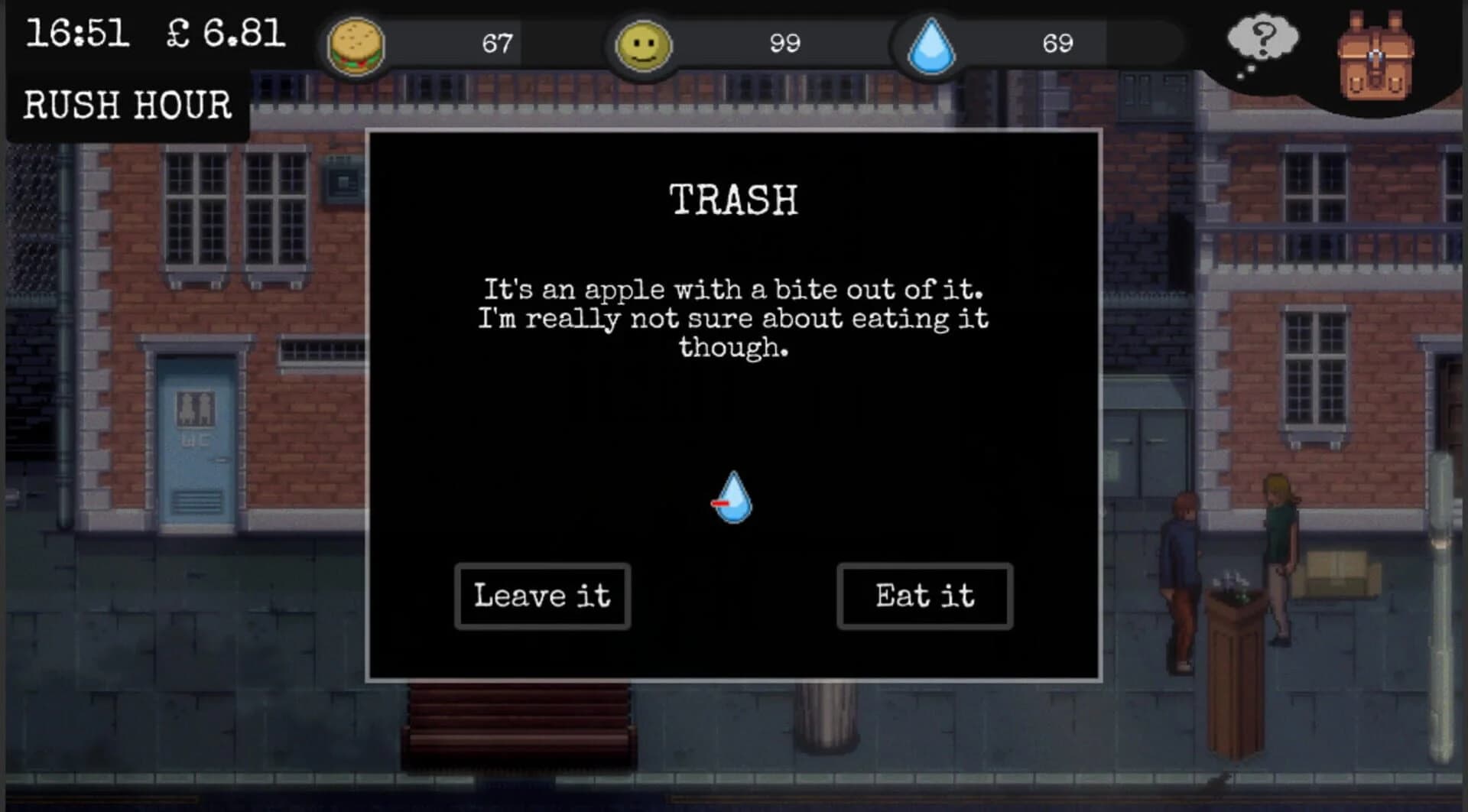This screenshot has height=812, width=1468.
Task: Click the Leave it button
Action: (x=543, y=596)
